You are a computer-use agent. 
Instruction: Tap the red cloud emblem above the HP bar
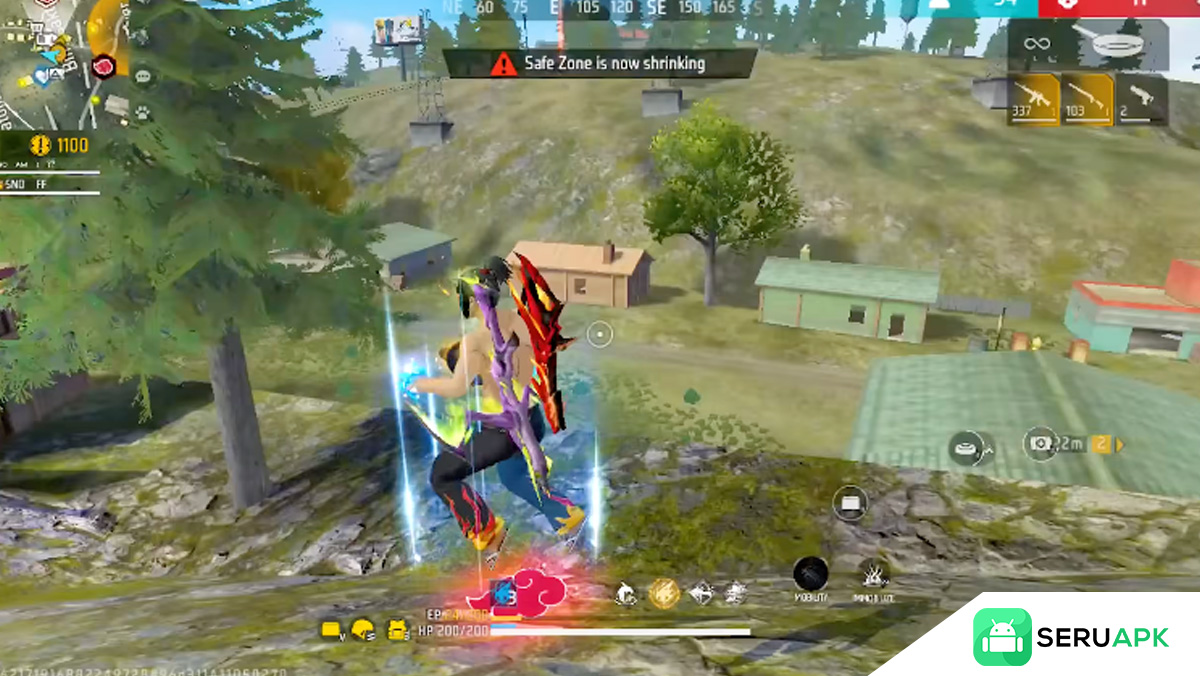(519, 592)
